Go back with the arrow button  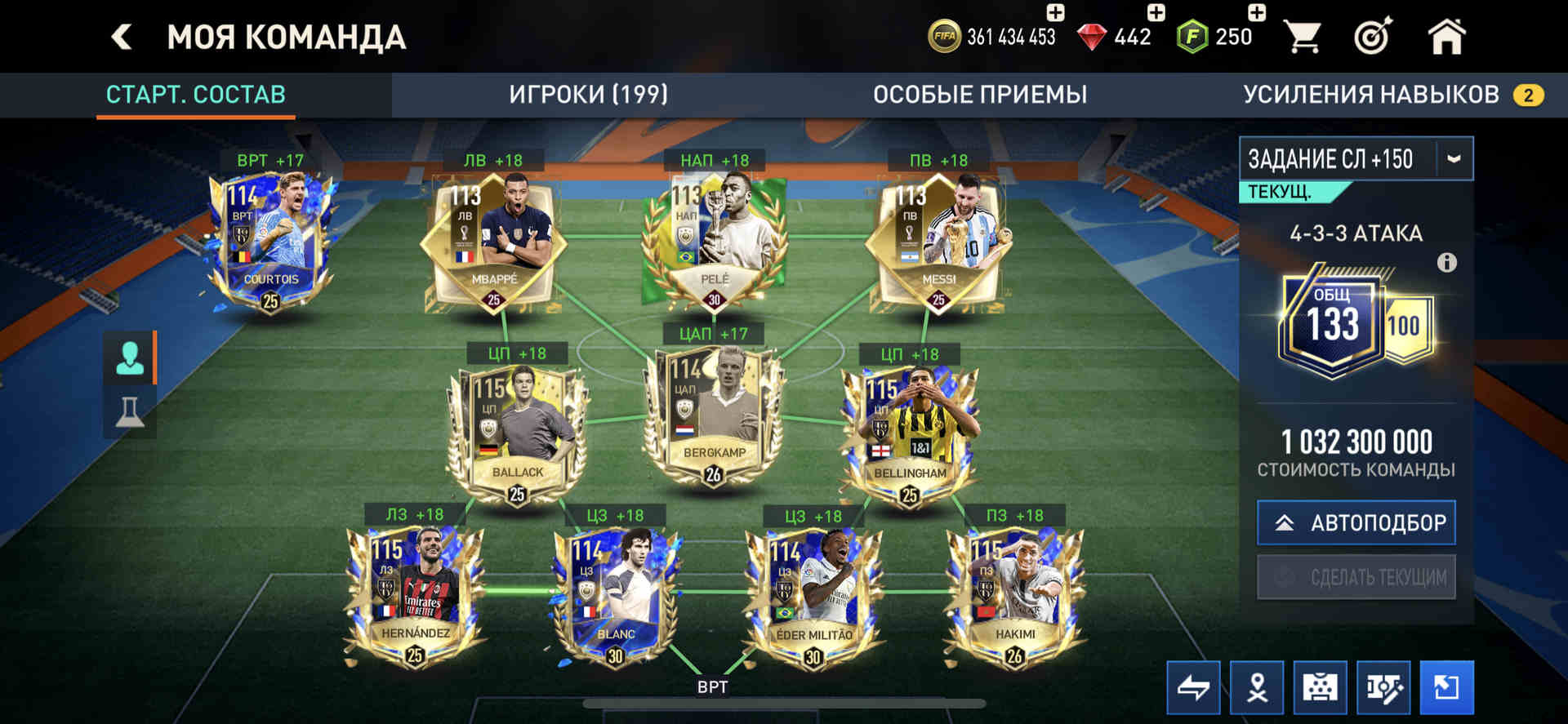click(x=122, y=37)
